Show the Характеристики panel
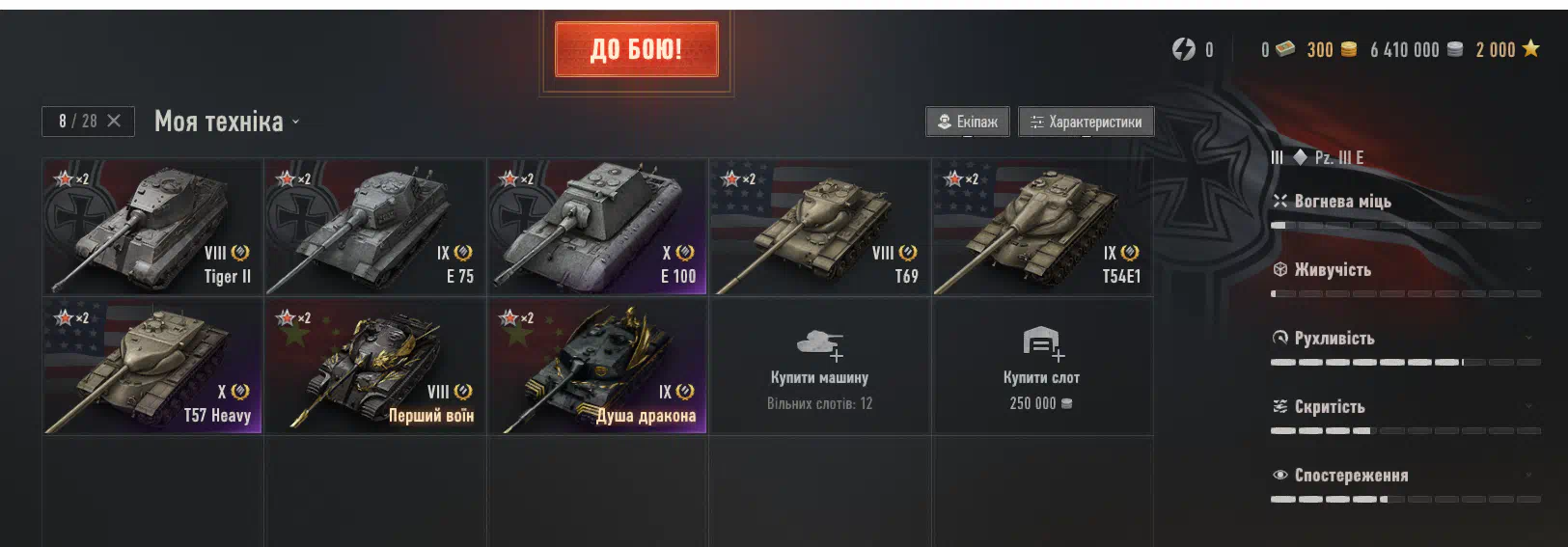This screenshot has width=1568, height=547. 1086,122
